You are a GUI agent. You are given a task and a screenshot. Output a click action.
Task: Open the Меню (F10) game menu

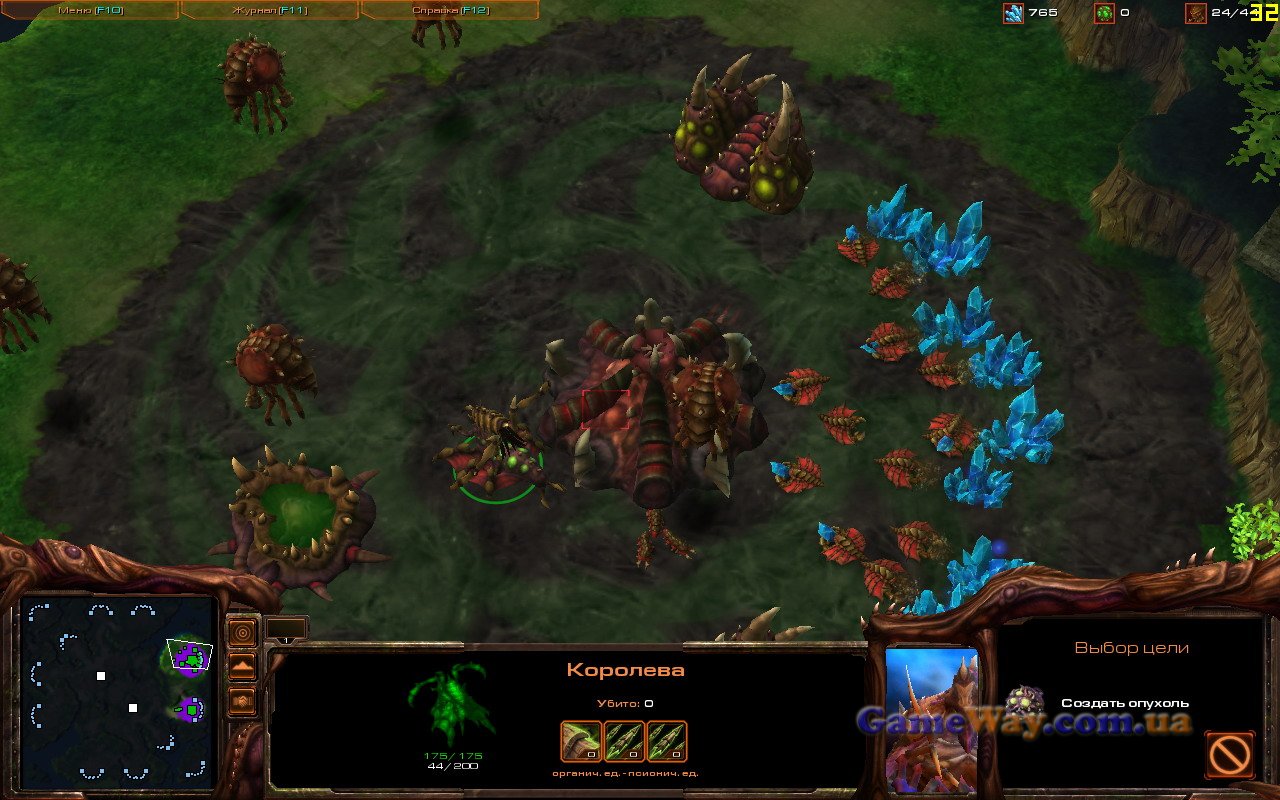pos(88,10)
